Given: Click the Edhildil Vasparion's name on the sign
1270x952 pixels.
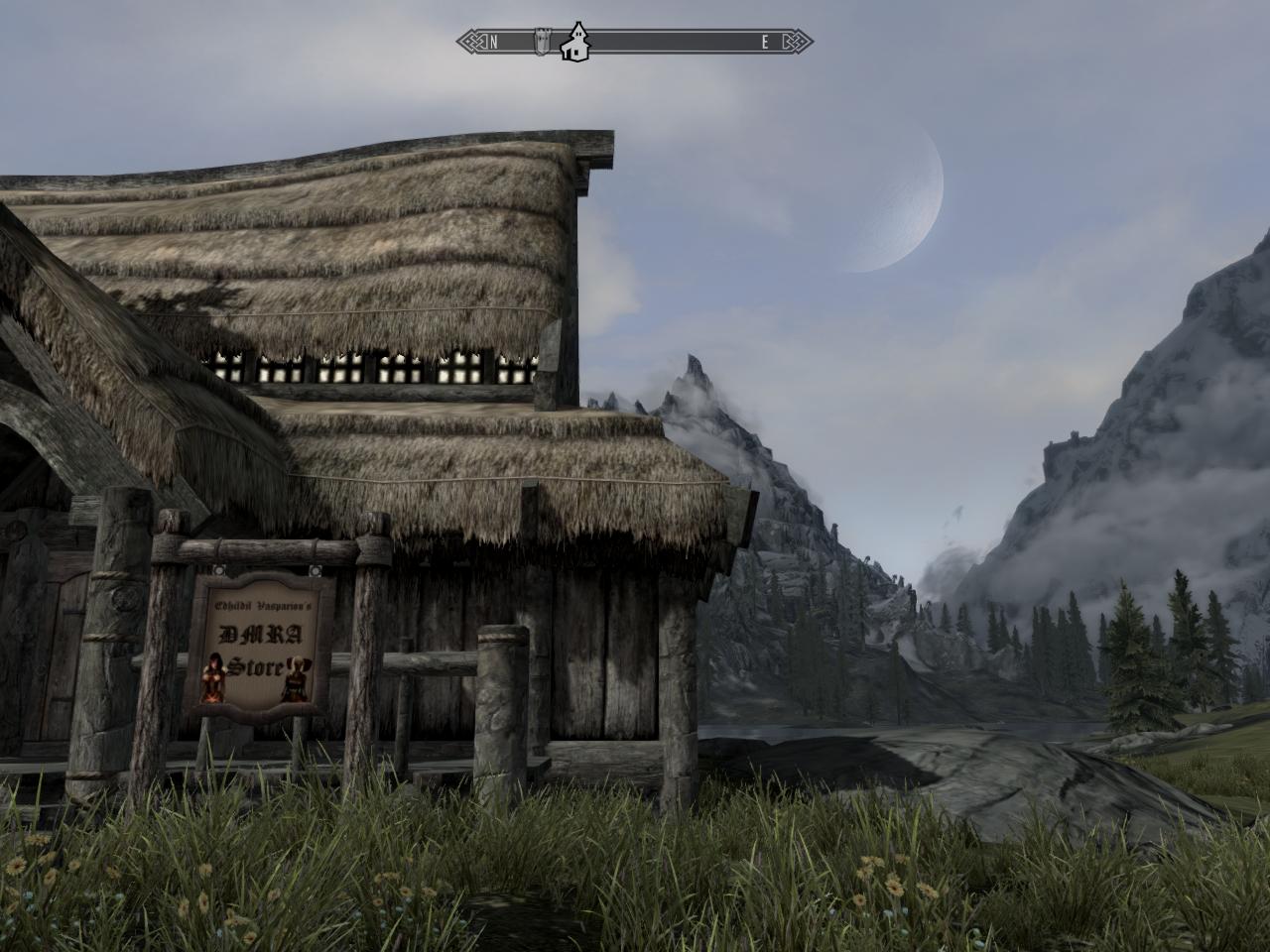Looking at the screenshot, I should [x=264, y=605].
